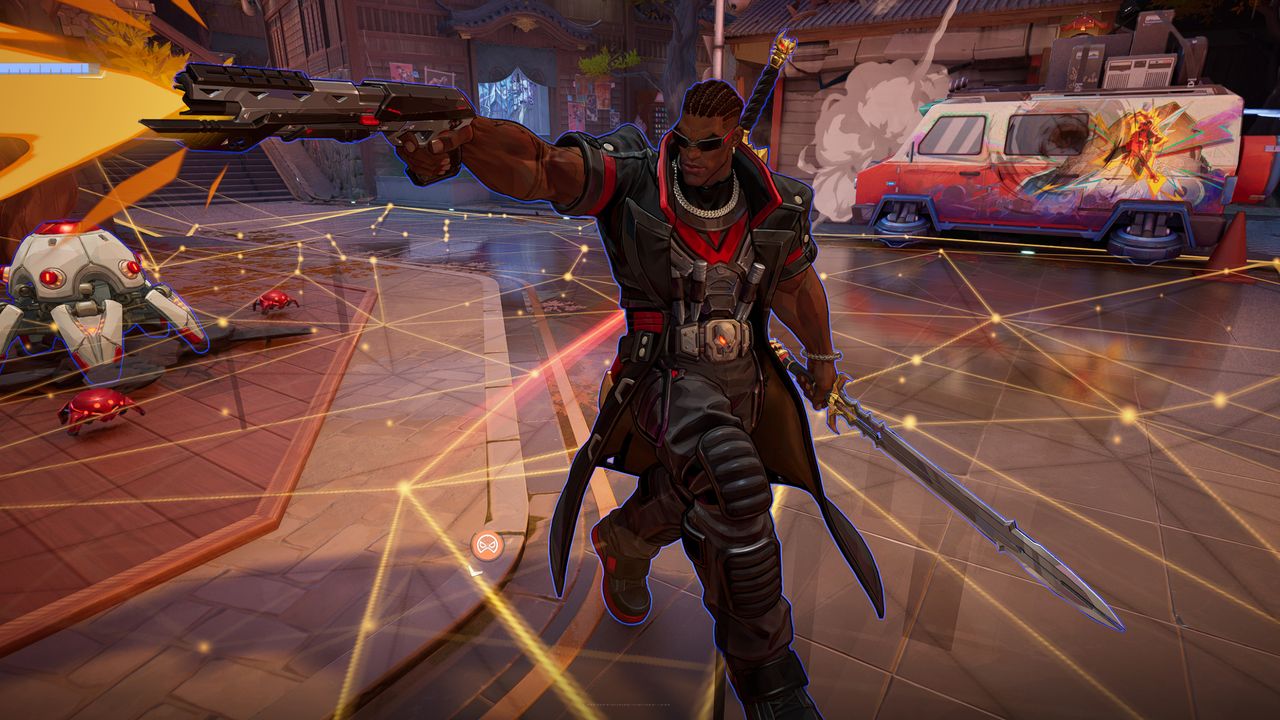Click the orange masked-face marker icon

[x=487, y=545]
